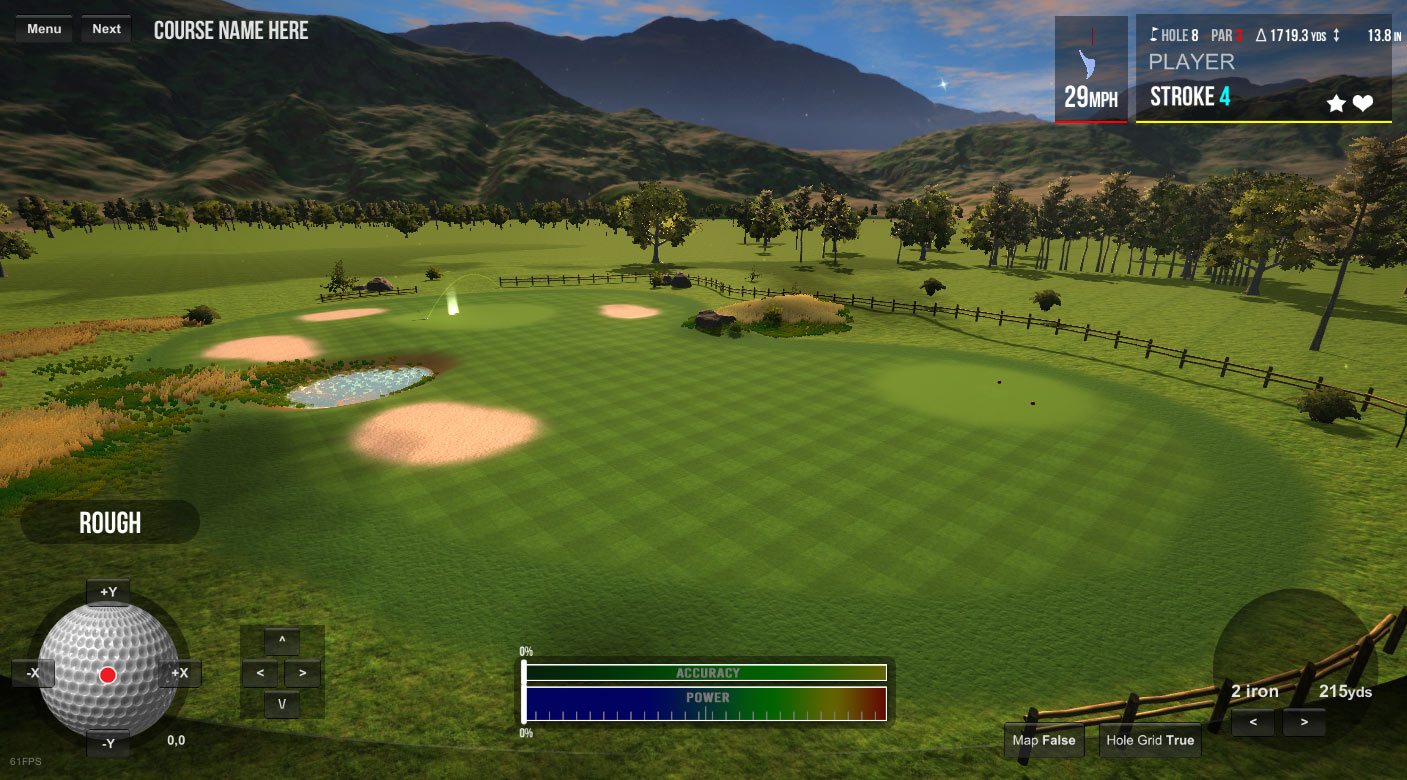The width and height of the screenshot is (1407, 780).
Task: Shift ball spin with +X button
Action: (x=180, y=673)
